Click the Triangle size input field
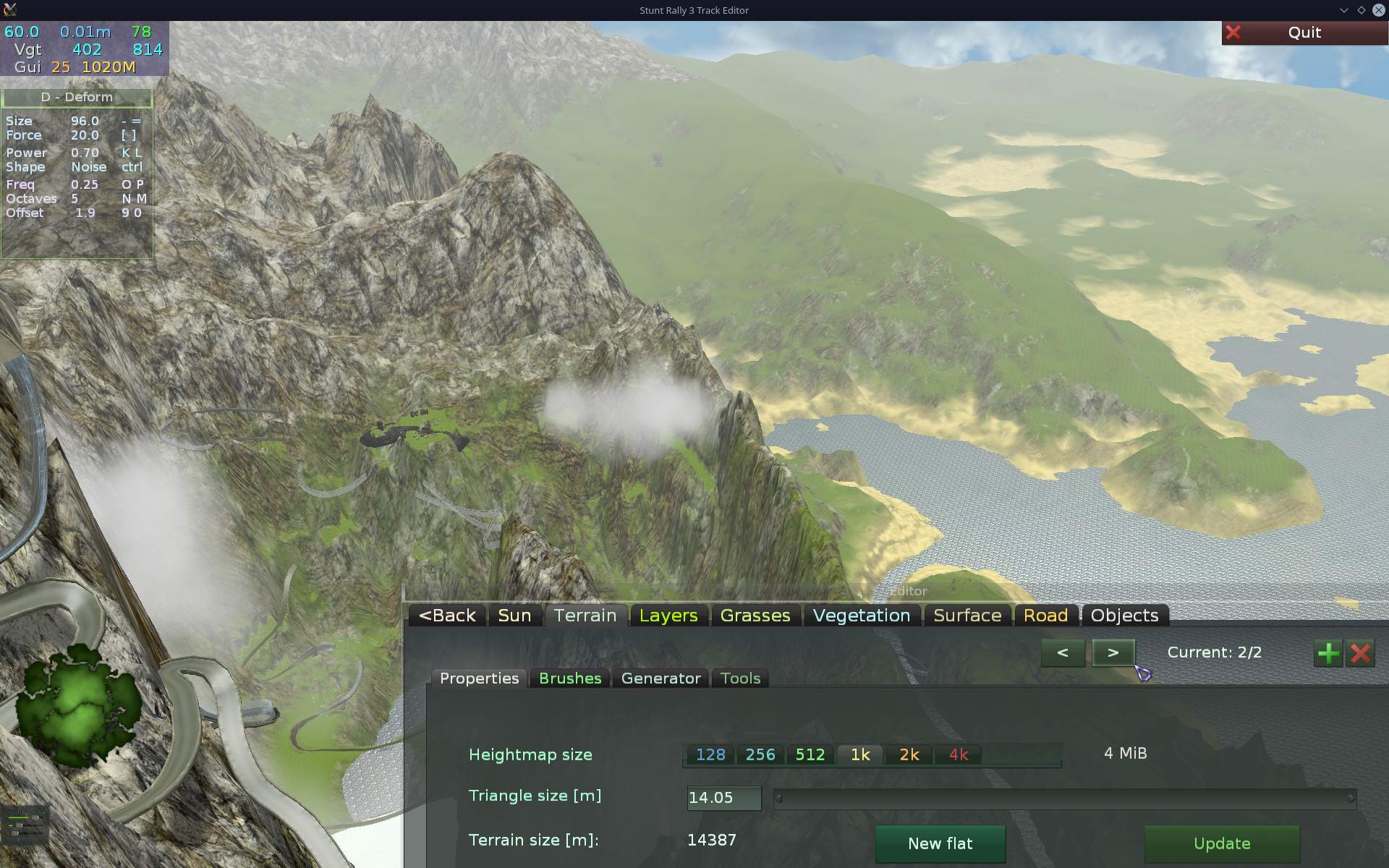The image size is (1389, 868). (723, 797)
